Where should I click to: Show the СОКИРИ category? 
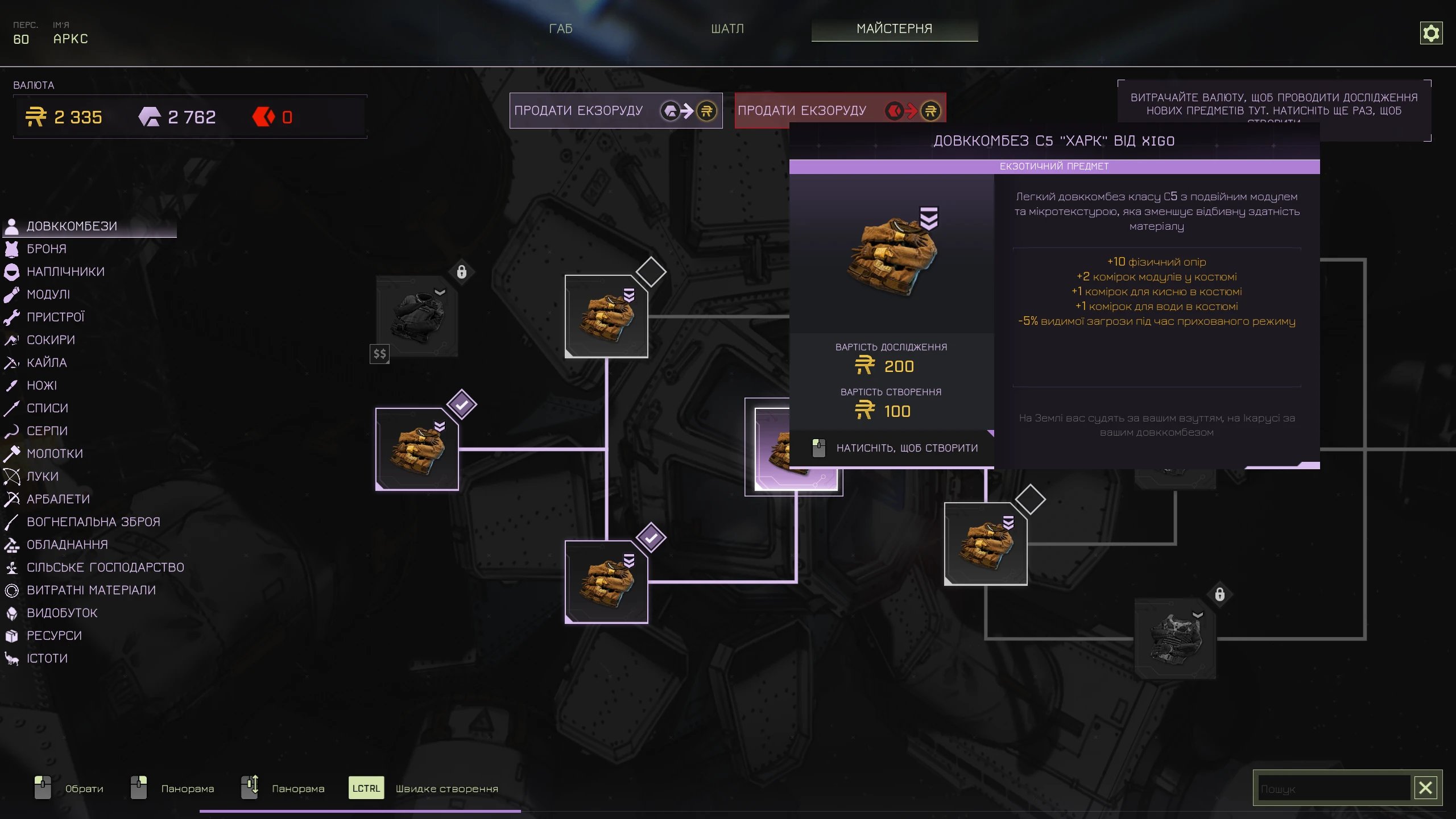51,340
